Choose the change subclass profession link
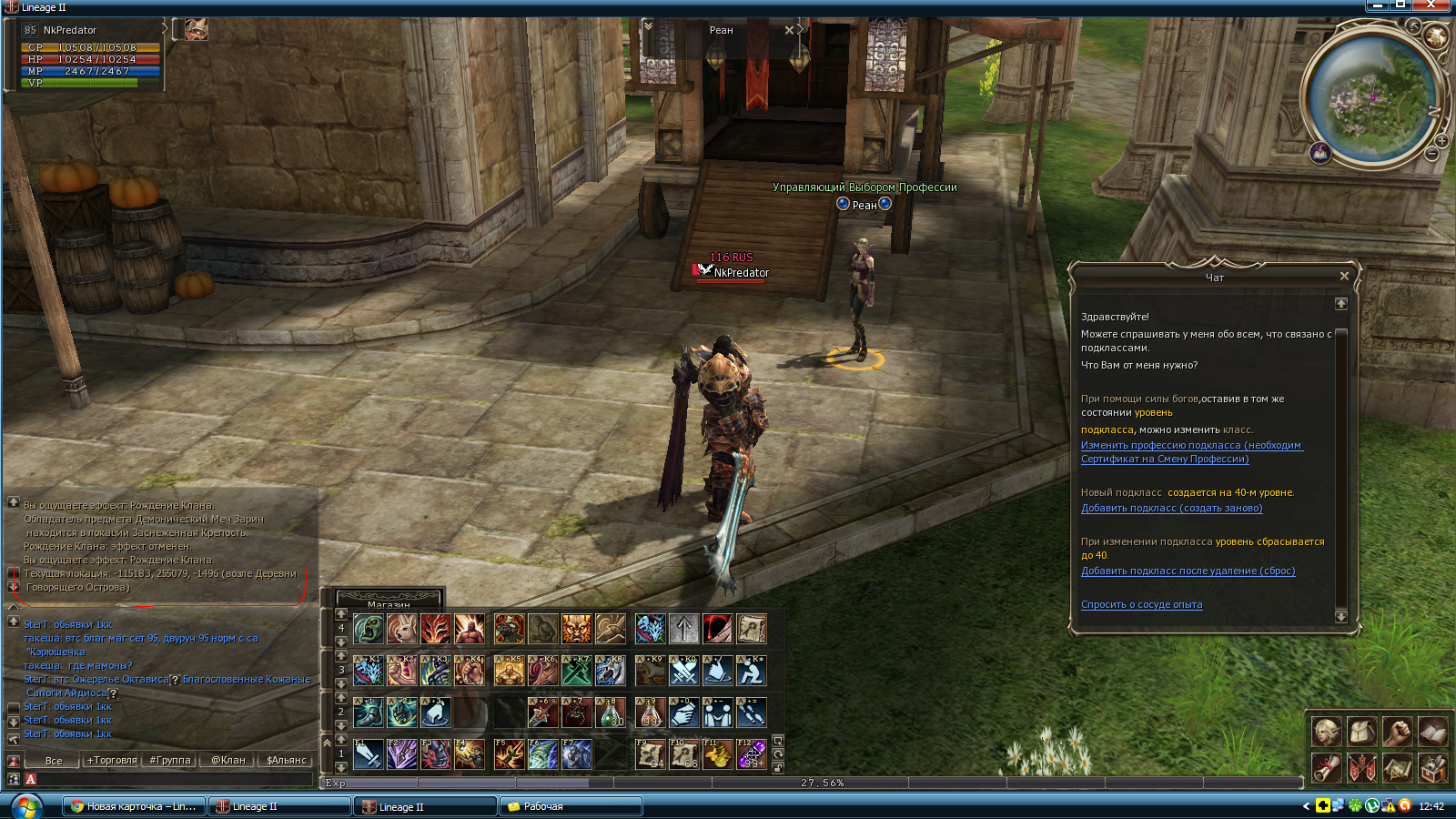The width and height of the screenshot is (1456, 819). click(x=1191, y=446)
